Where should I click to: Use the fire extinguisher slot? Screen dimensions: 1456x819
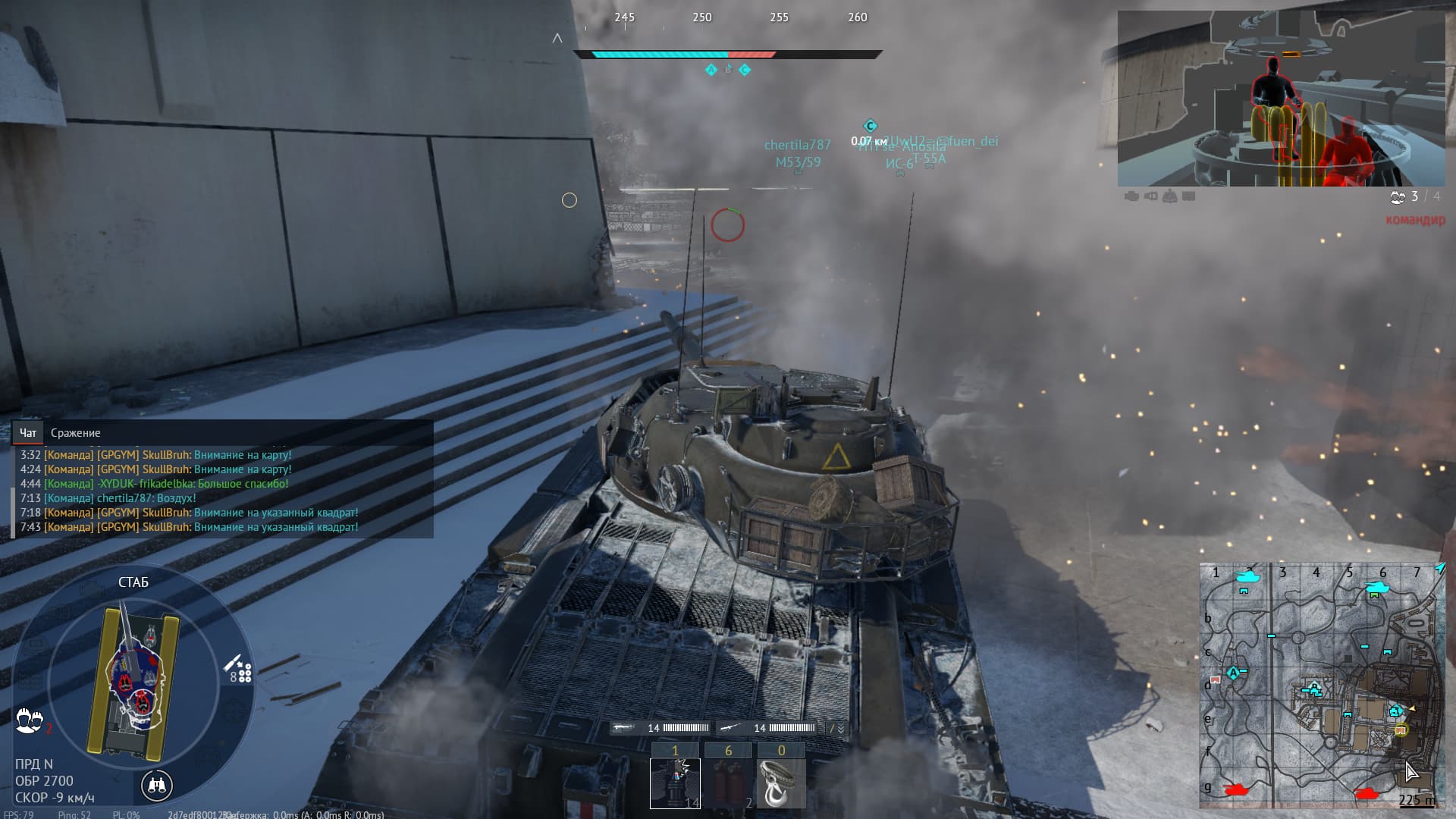point(728,783)
